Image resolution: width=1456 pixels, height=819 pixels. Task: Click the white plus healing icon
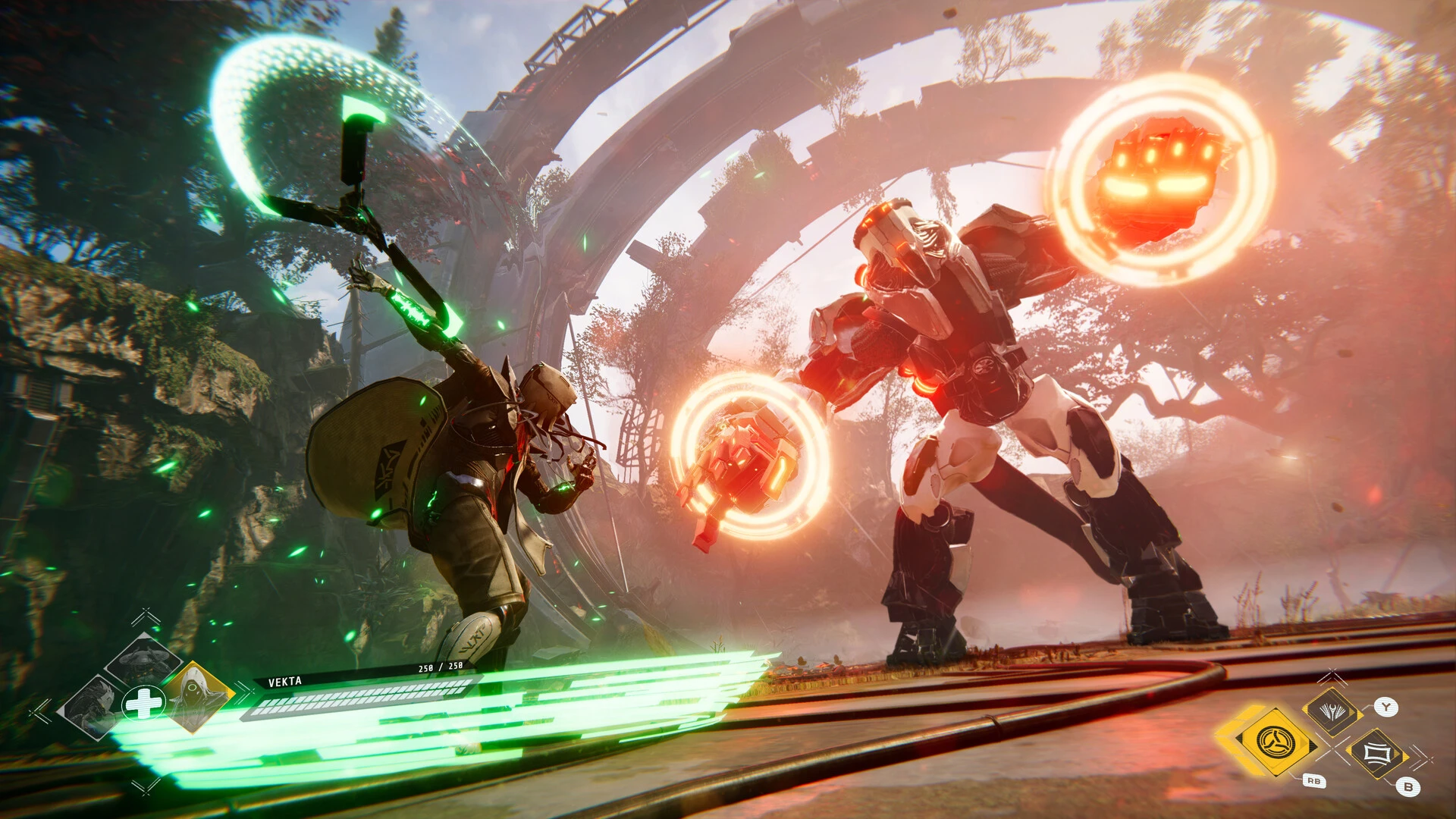[x=144, y=704]
